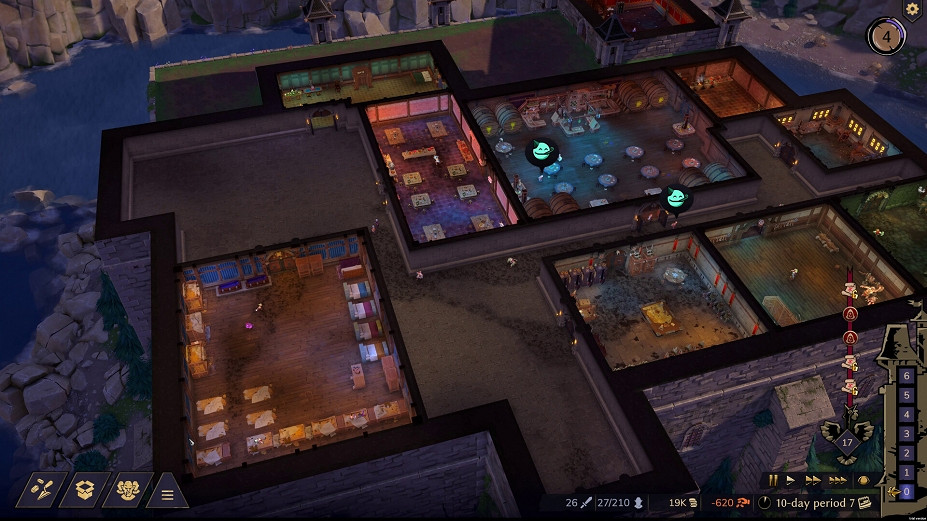The width and height of the screenshot is (927, 521).
Task: Open the 10-day period calendar icon
Action: [865, 502]
